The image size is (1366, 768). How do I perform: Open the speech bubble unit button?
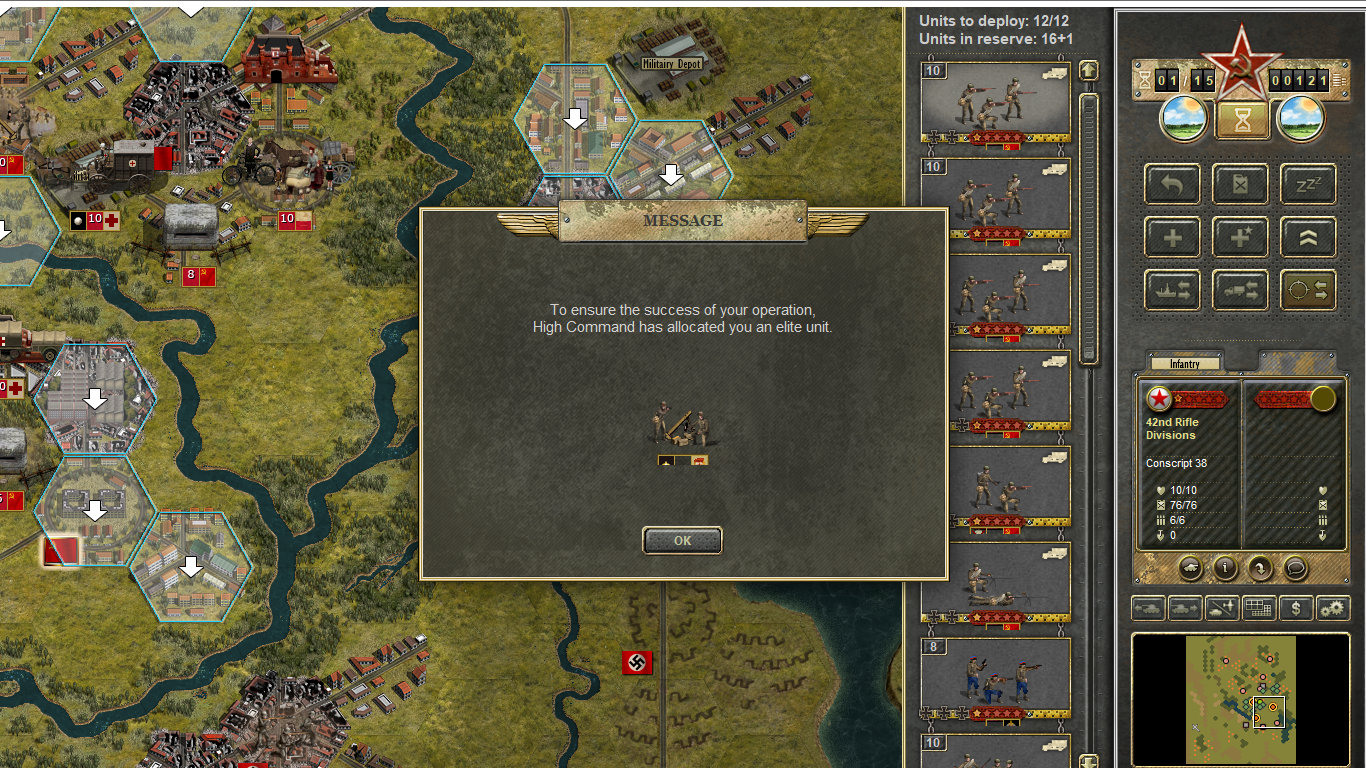[1295, 568]
